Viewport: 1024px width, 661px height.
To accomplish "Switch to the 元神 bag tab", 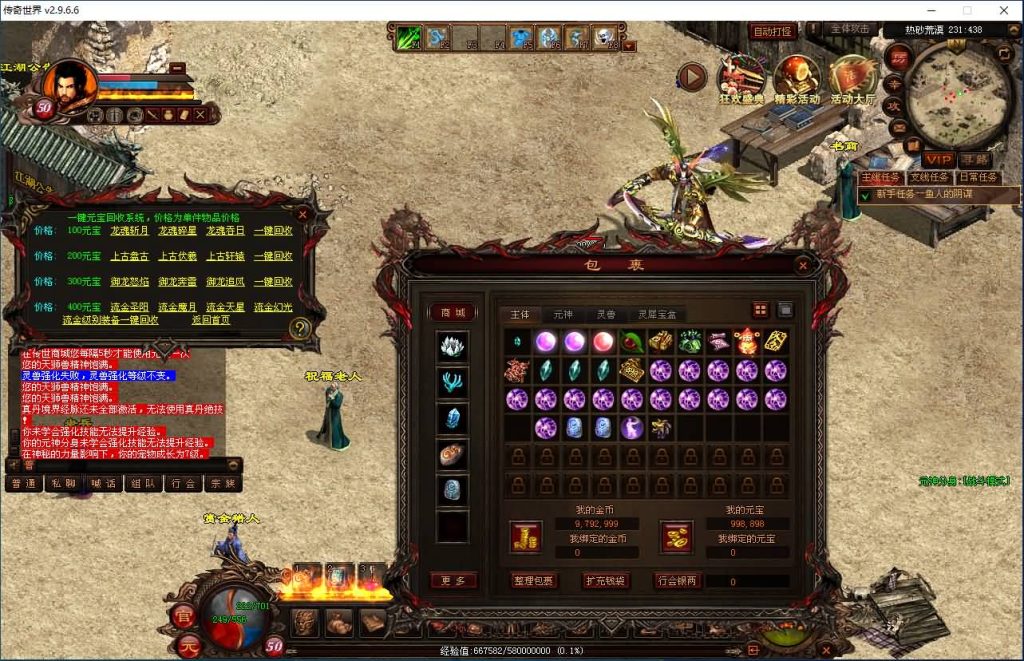I will (563, 314).
